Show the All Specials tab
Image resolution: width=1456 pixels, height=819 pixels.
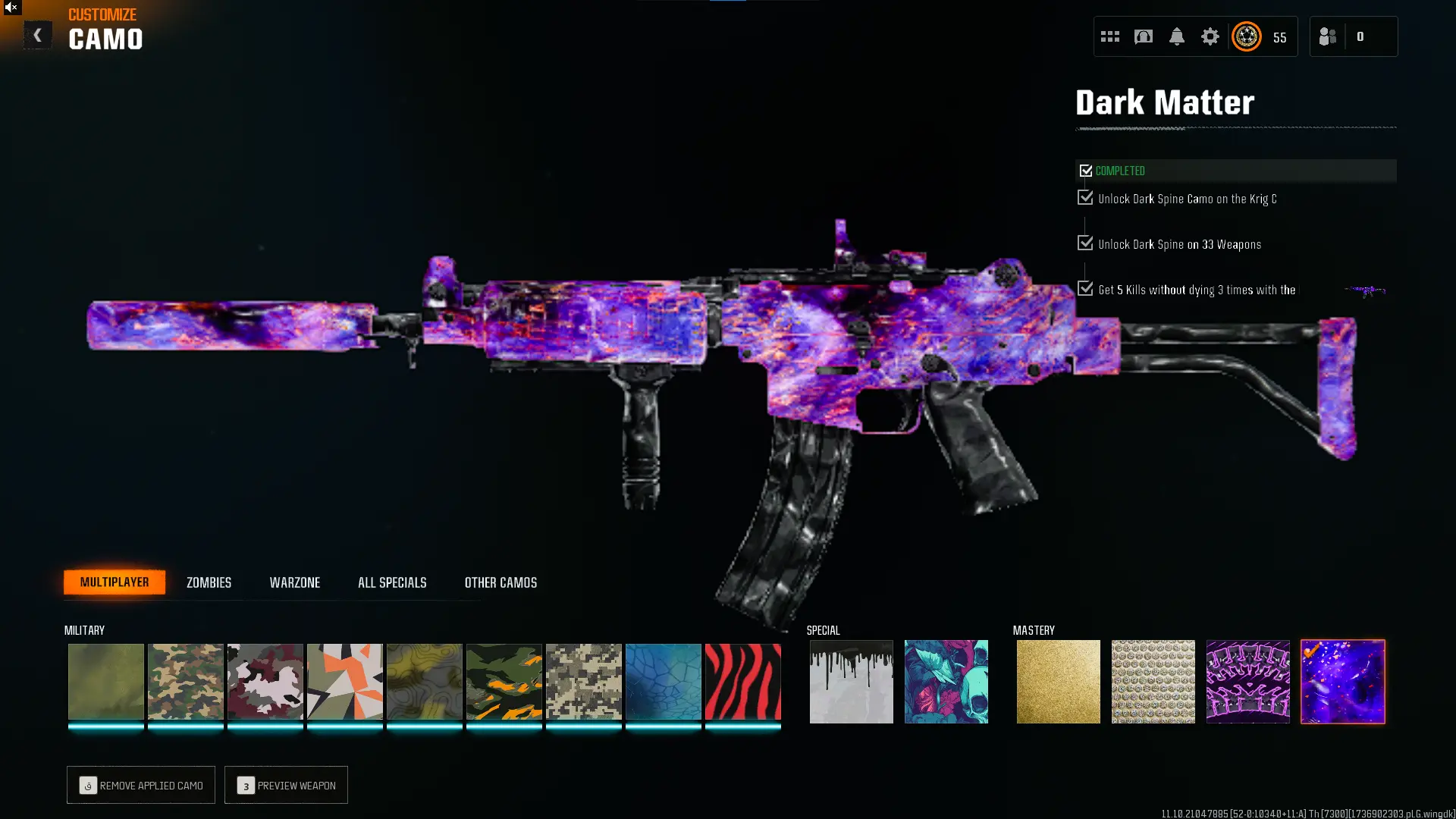click(x=392, y=582)
